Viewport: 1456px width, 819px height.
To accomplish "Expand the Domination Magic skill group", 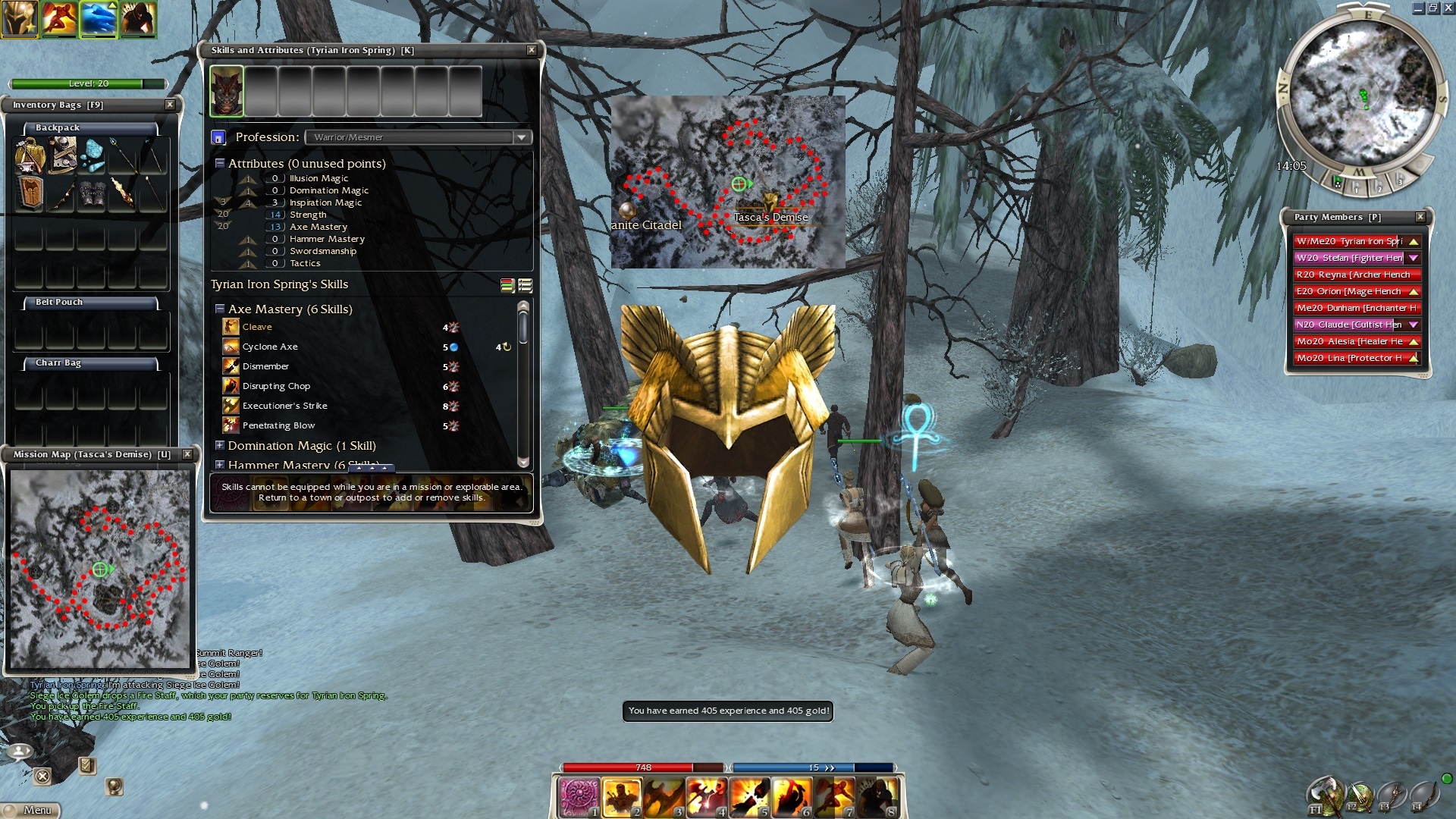I will pyautogui.click(x=220, y=446).
